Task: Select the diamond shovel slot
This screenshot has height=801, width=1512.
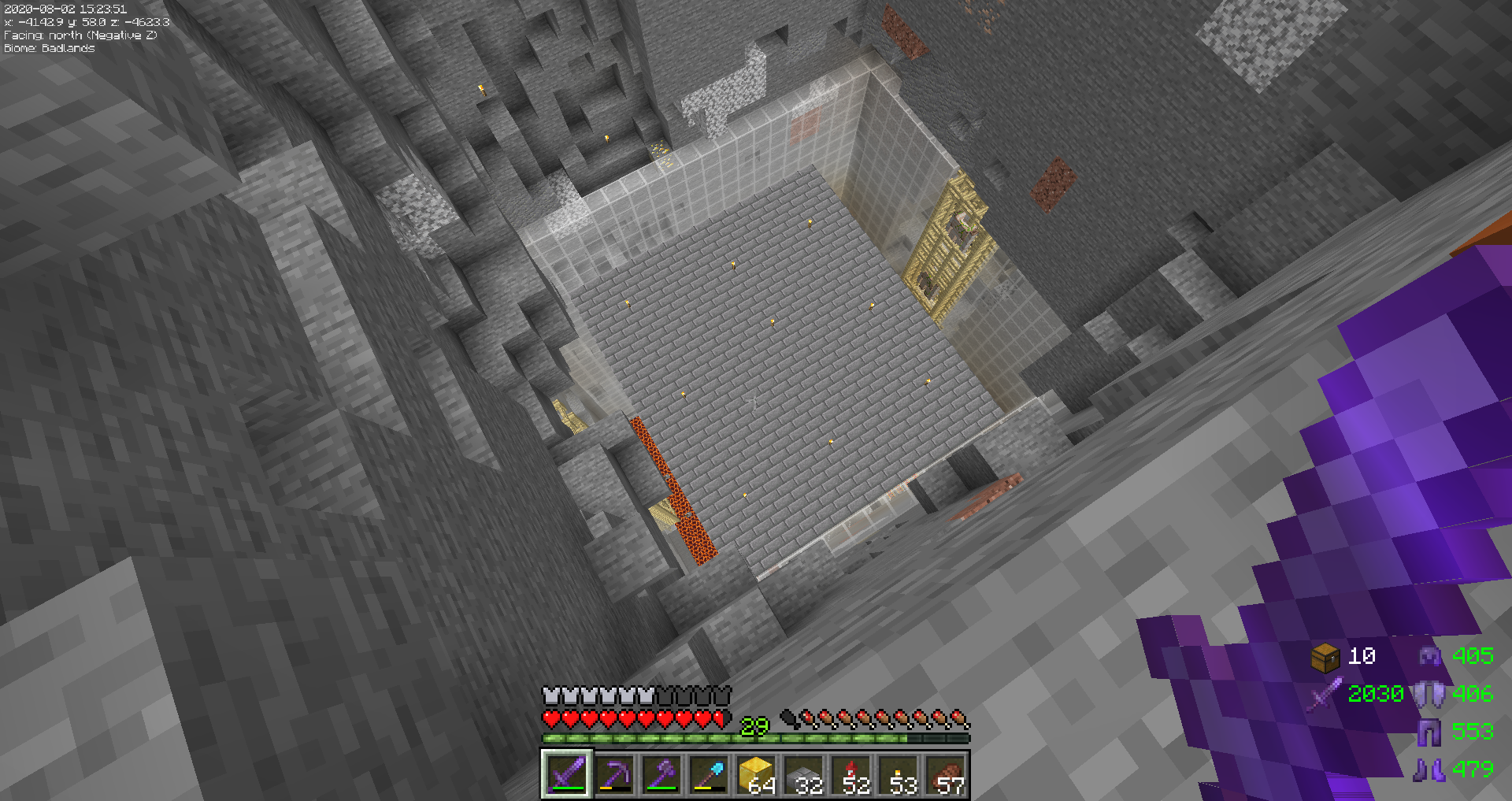Action: [709, 774]
